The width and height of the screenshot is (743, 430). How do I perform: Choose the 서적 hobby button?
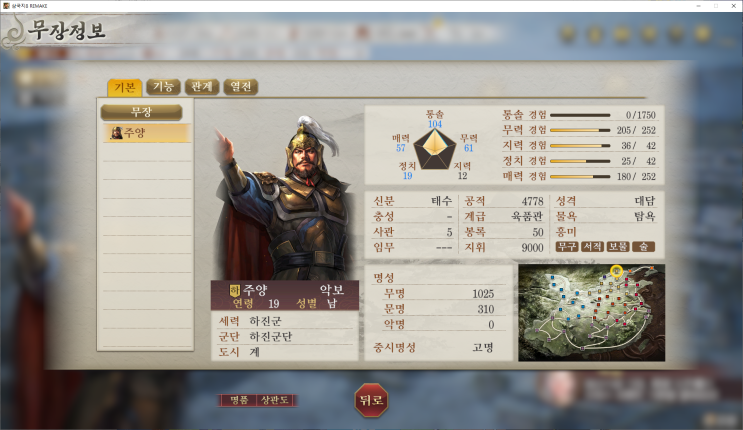pos(593,246)
